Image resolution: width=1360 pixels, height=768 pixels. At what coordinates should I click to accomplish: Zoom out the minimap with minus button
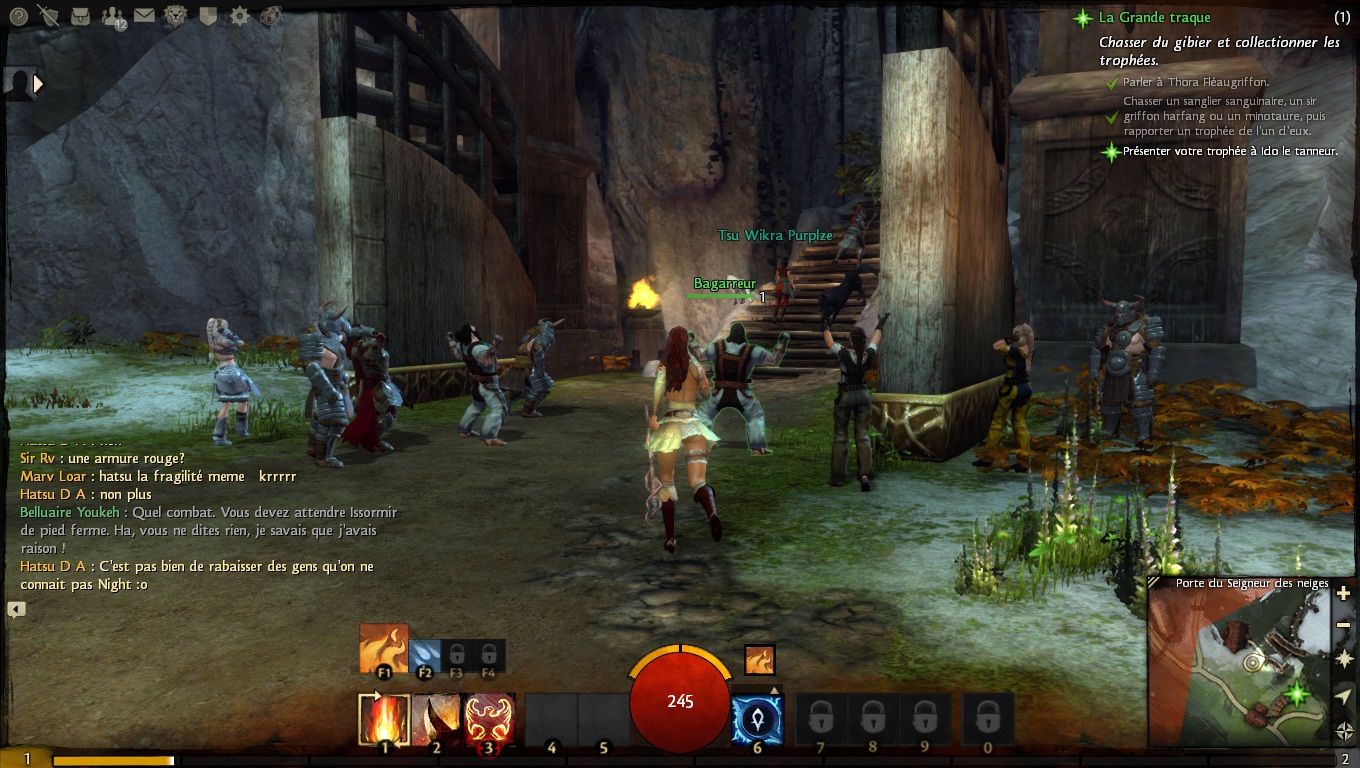(x=1344, y=625)
